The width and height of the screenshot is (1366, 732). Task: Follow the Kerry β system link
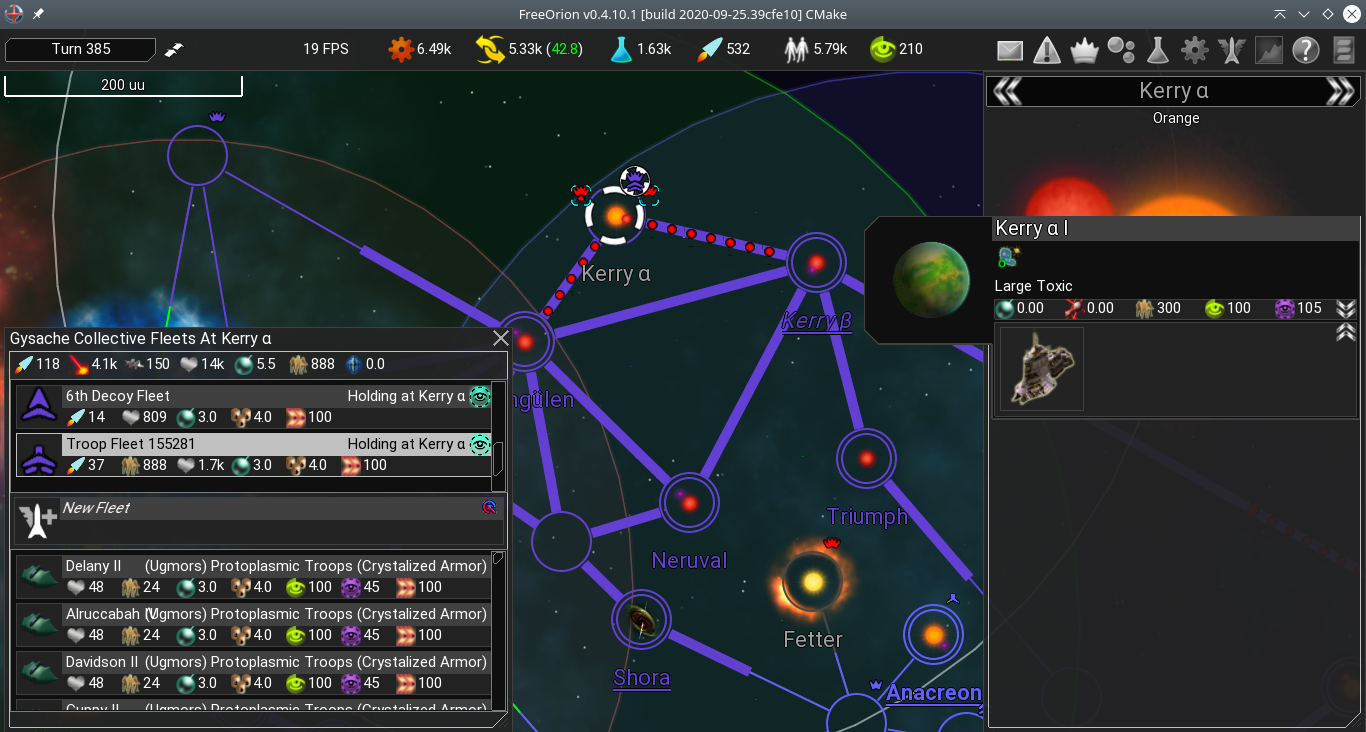(815, 321)
